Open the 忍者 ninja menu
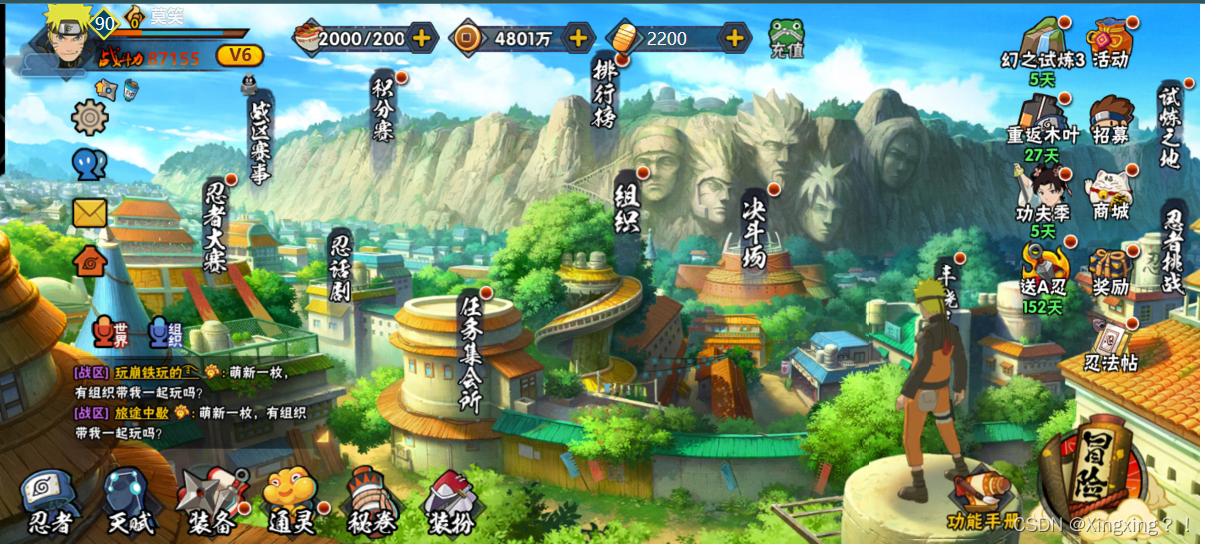 coord(50,503)
